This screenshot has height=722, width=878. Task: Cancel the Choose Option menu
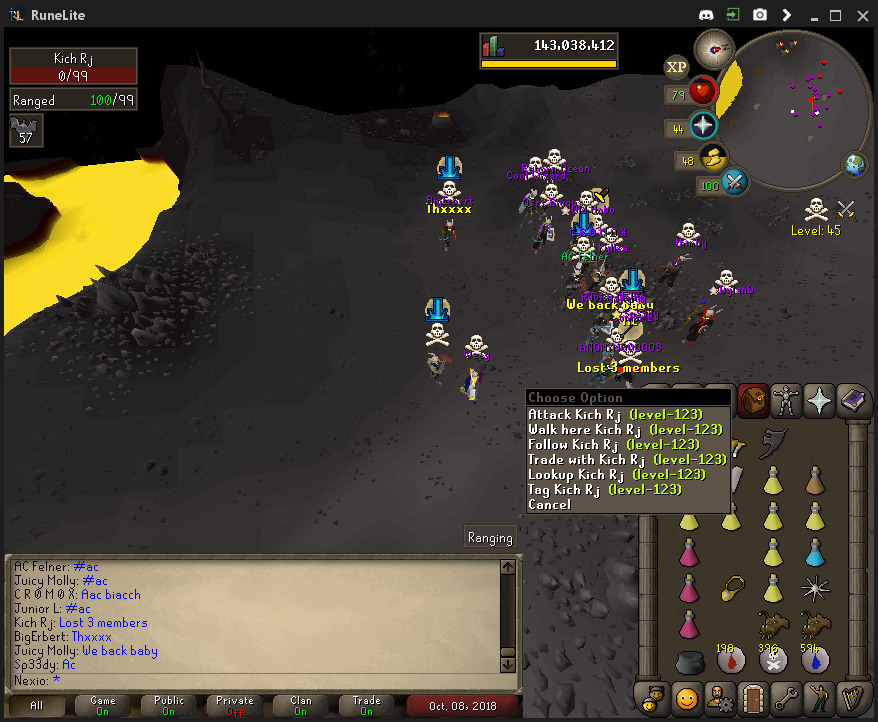point(549,504)
